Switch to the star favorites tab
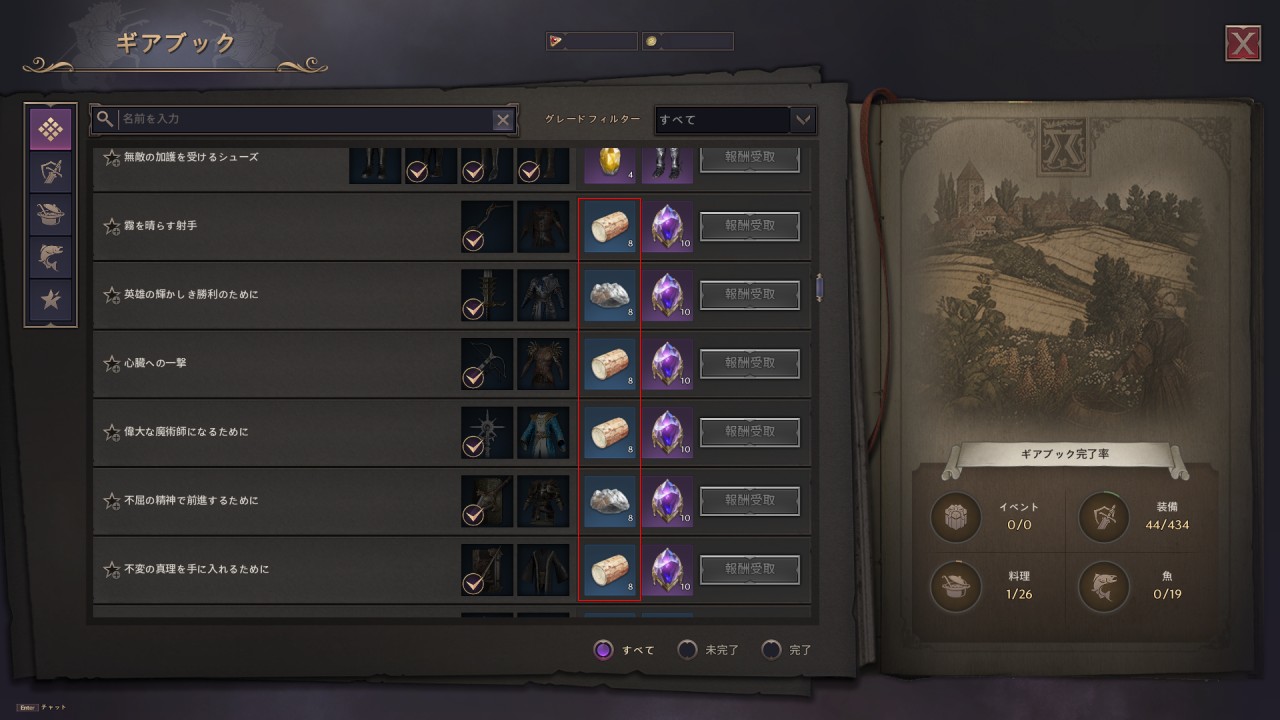The image size is (1280, 720). point(50,299)
